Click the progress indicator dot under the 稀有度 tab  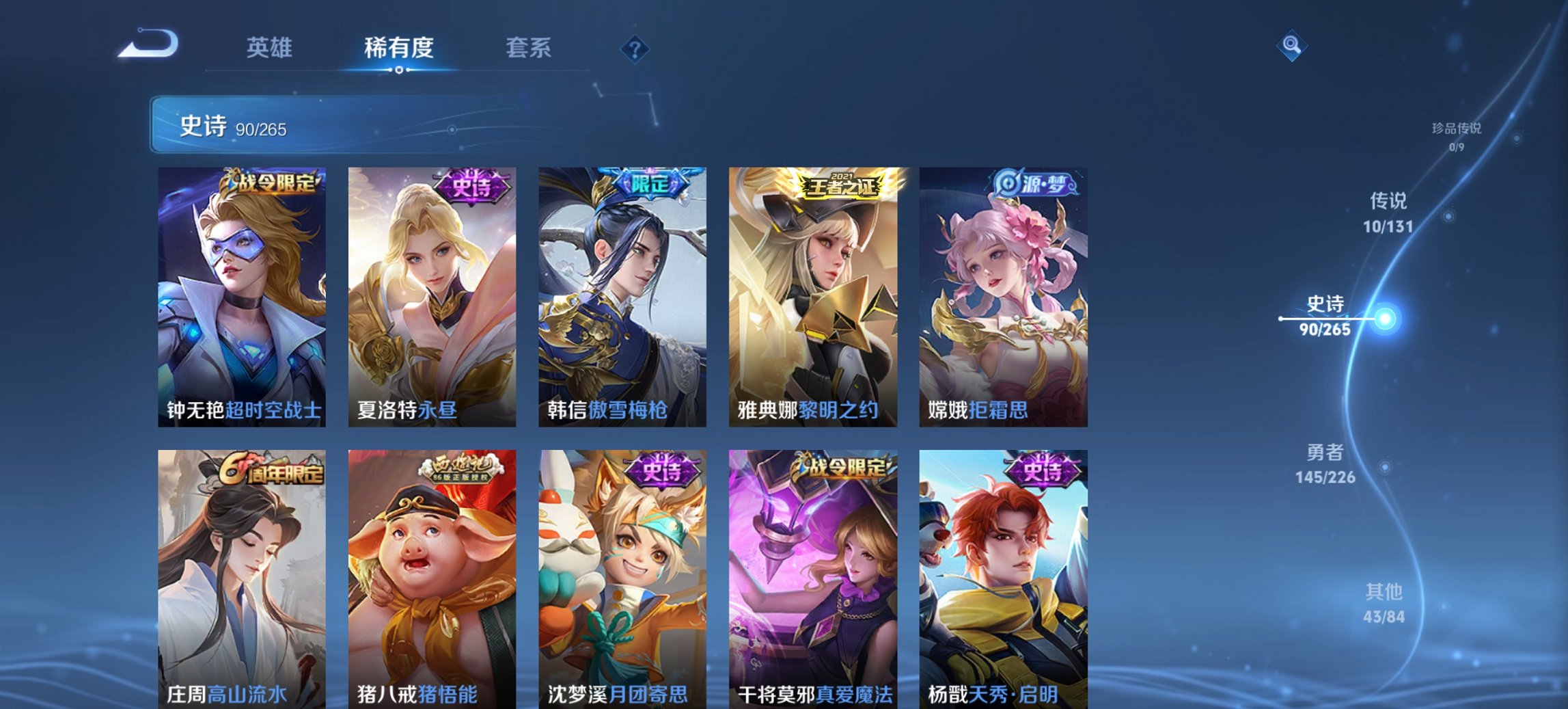coord(398,70)
